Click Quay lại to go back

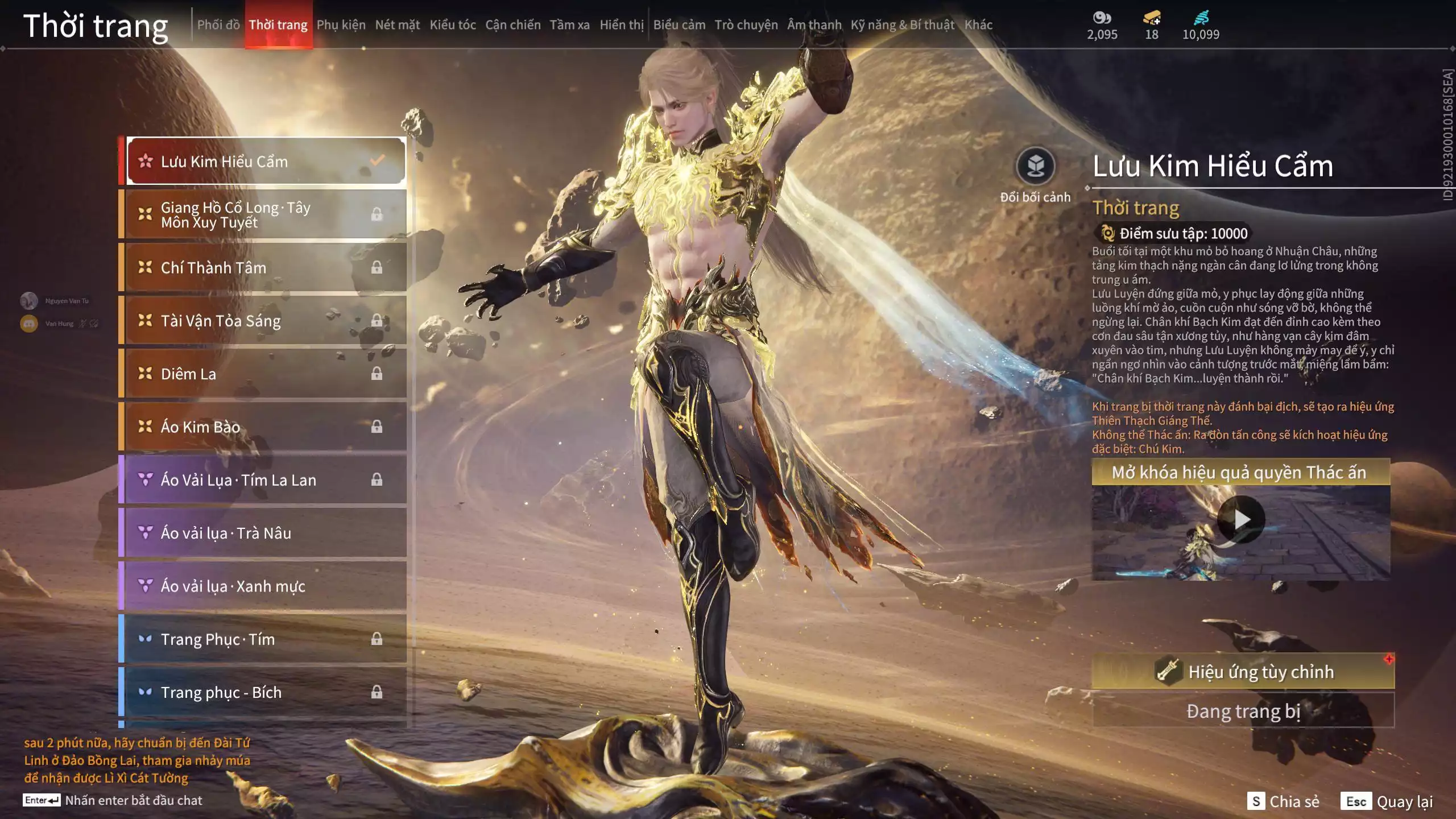tap(1387, 801)
